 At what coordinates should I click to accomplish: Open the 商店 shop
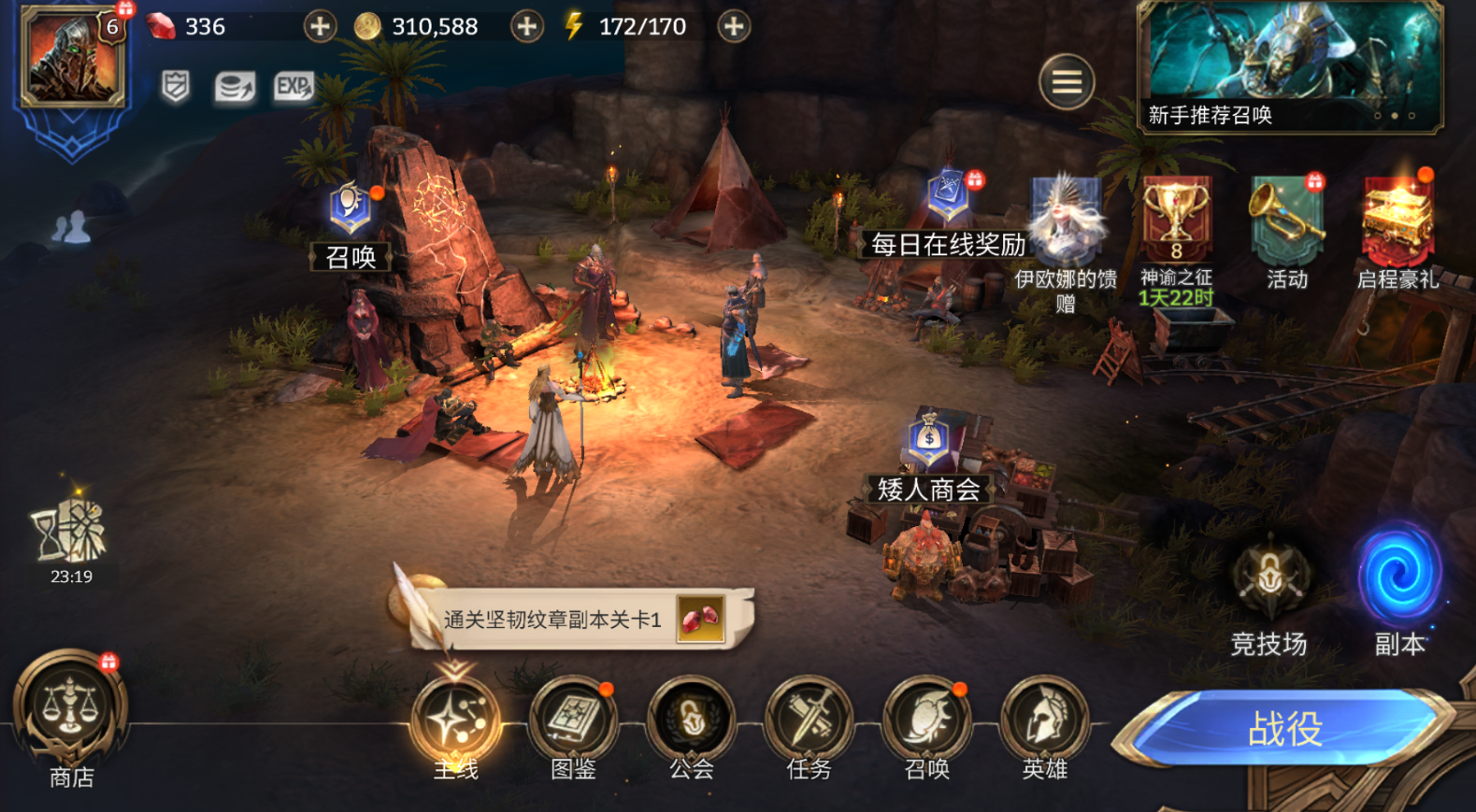point(71,710)
